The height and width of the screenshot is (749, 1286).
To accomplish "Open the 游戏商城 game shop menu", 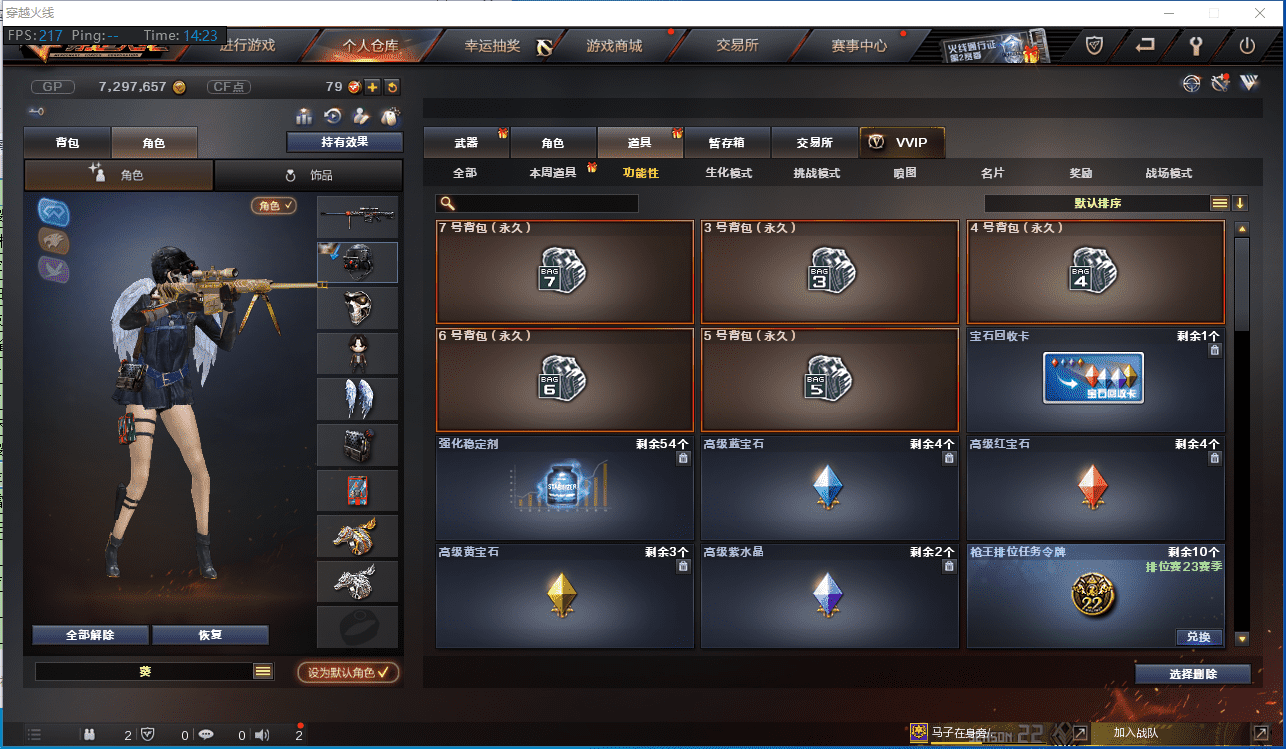I will click(x=614, y=46).
